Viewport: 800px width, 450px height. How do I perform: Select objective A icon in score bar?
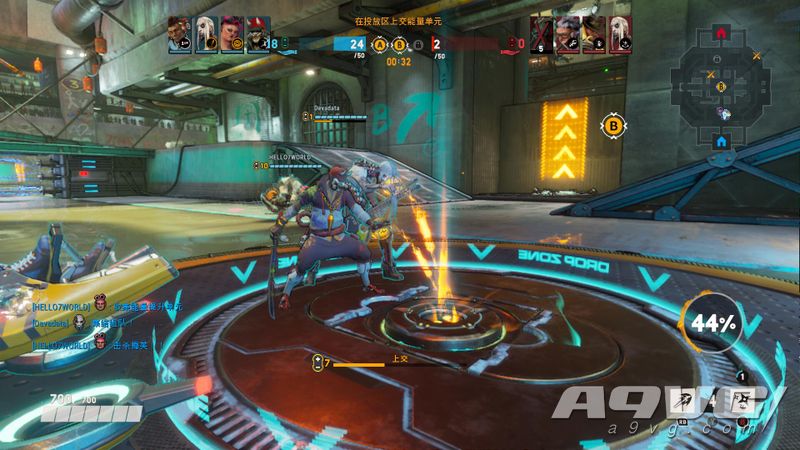click(x=379, y=44)
